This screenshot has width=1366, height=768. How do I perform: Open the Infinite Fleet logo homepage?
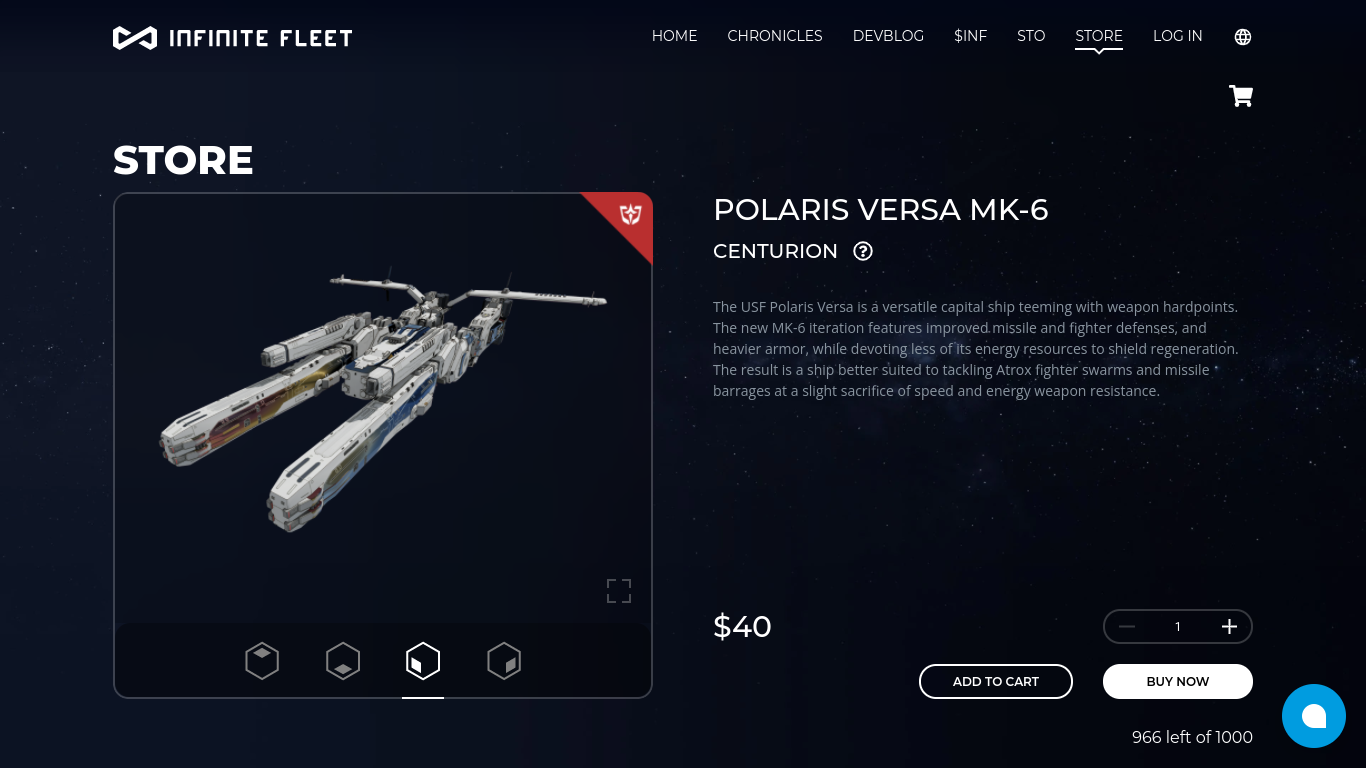point(232,38)
